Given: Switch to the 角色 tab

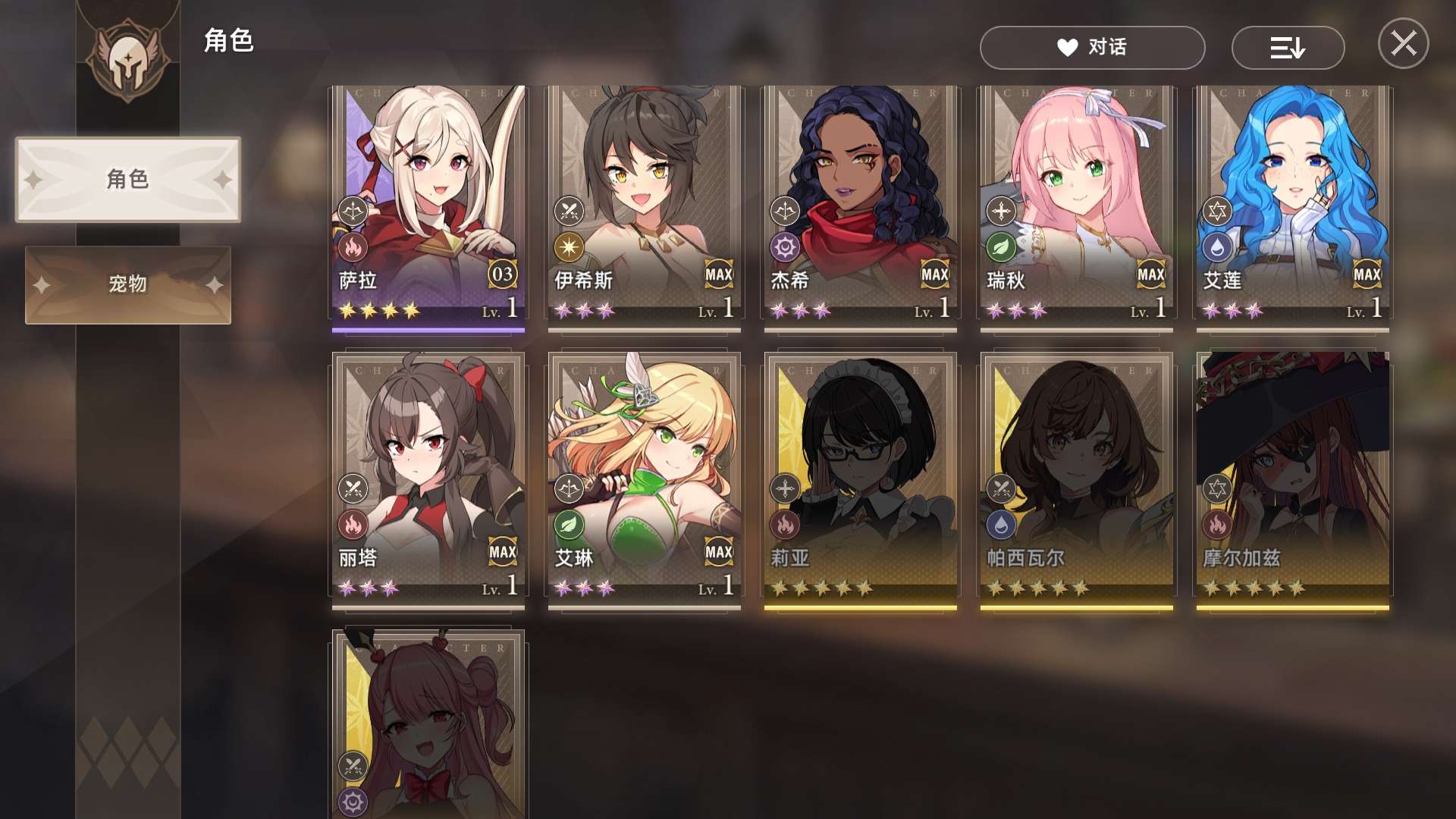Looking at the screenshot, I should 127,180.
